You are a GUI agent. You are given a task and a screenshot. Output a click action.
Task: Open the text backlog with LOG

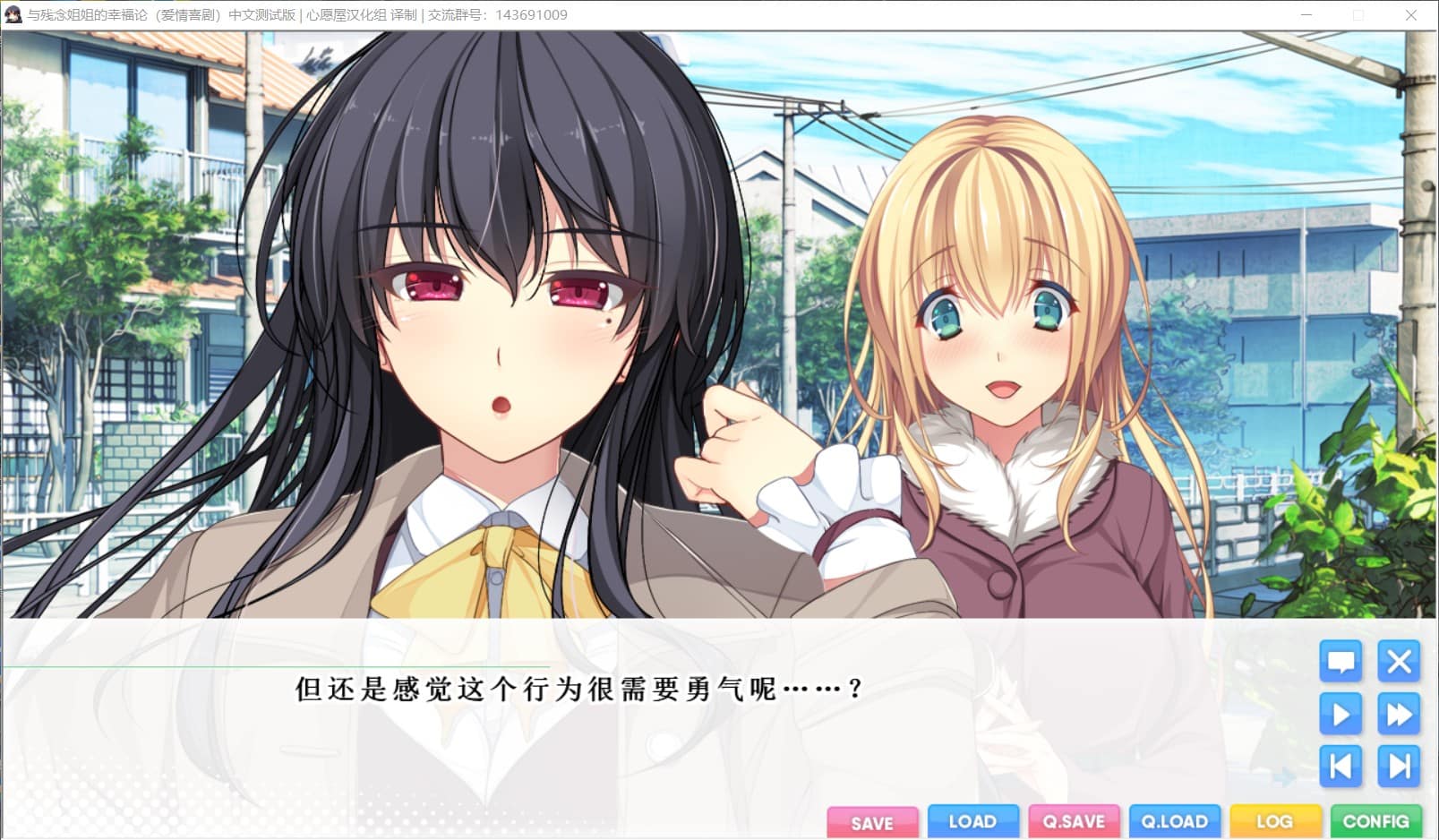[1275, 821]
